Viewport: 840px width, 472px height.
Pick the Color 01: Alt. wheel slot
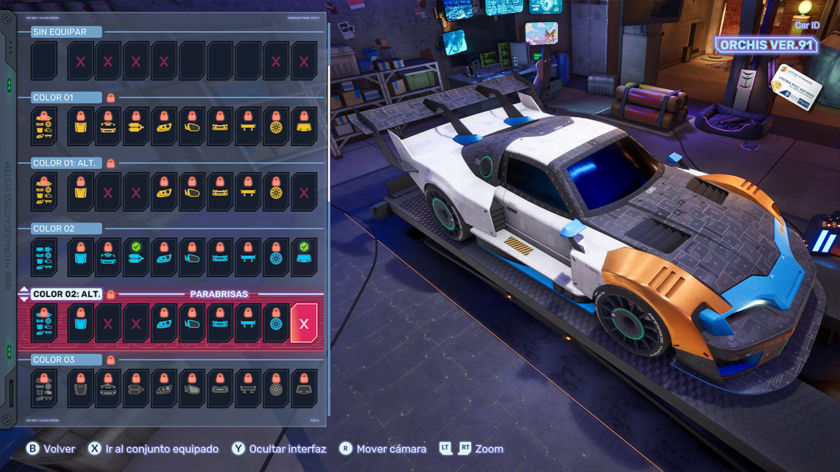(276, 192)
